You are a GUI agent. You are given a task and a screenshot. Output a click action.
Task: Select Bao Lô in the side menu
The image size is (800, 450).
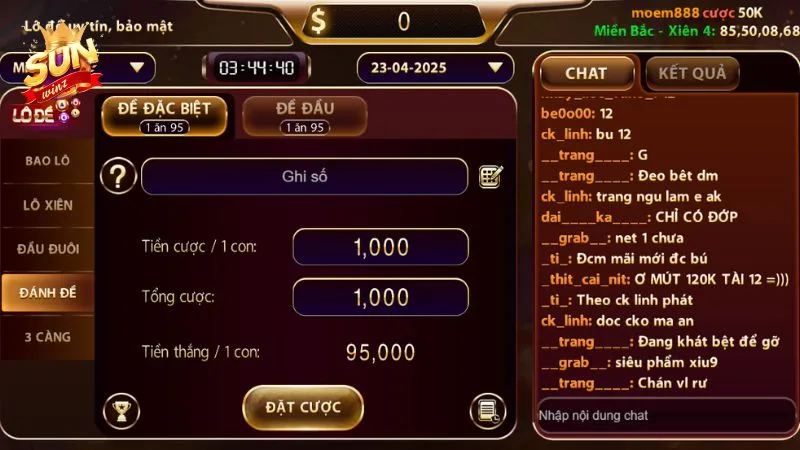click(x=48, y=160)
